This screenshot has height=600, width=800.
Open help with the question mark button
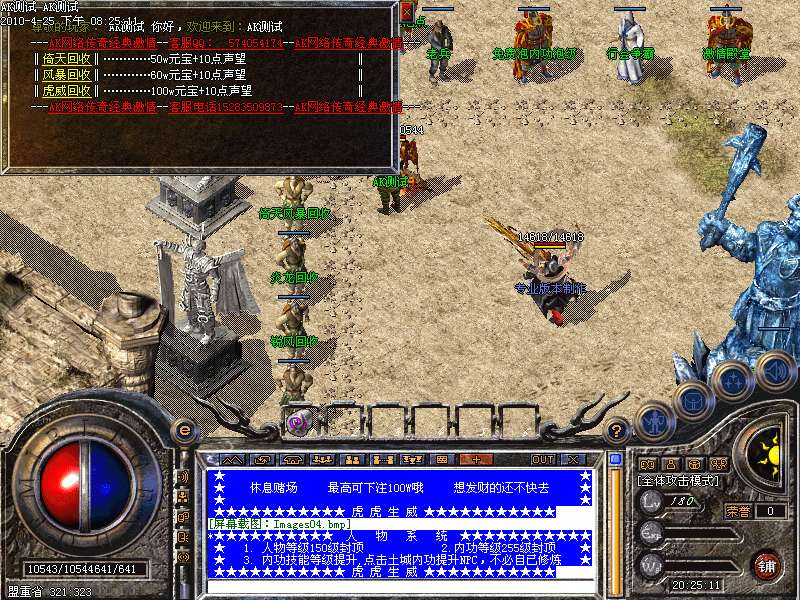coord(617,430)
